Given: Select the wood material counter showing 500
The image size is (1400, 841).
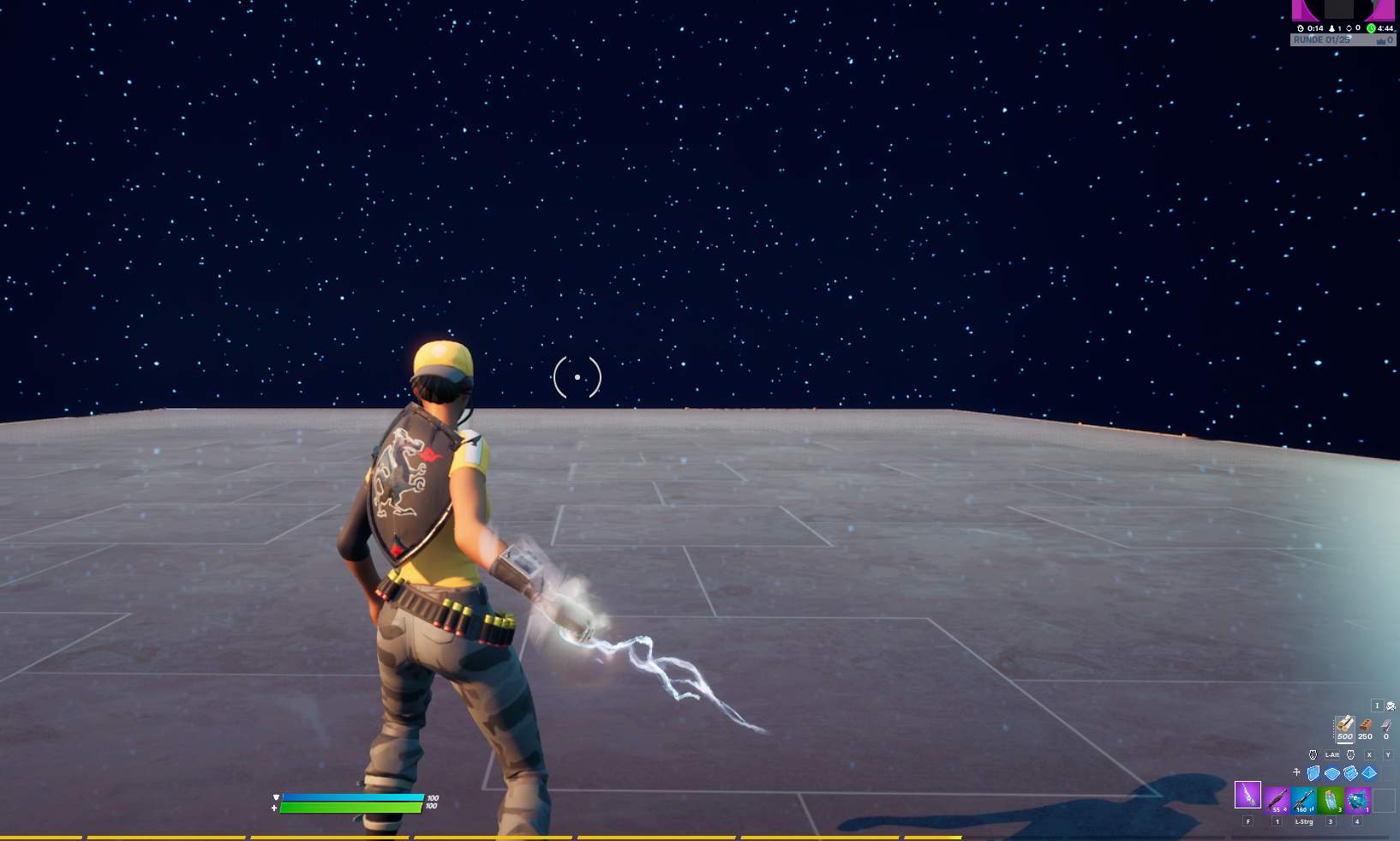Looking at the screenshot, I should tap(1345, 729).
